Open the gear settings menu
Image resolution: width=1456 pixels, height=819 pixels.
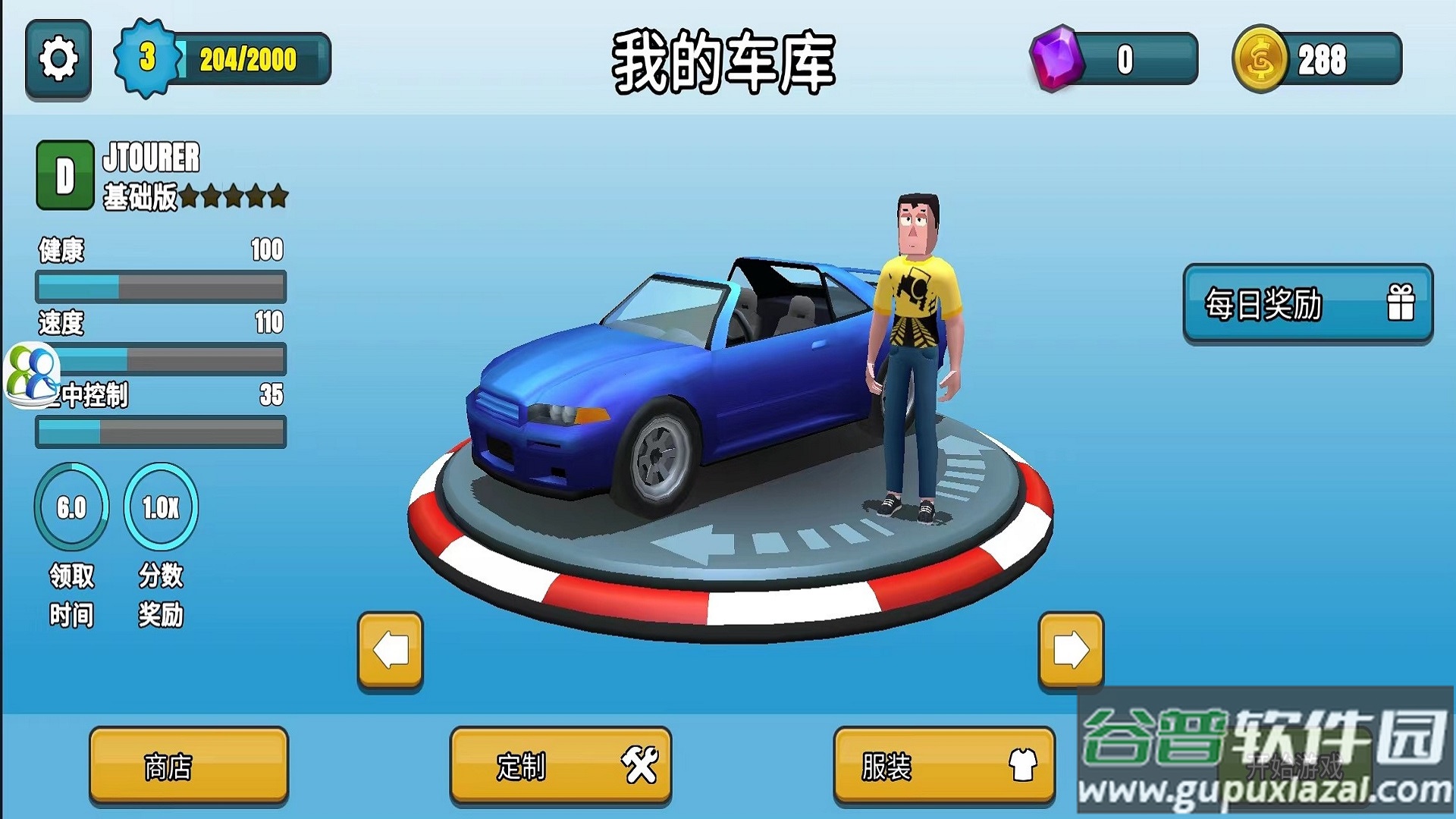click(58, 59)
